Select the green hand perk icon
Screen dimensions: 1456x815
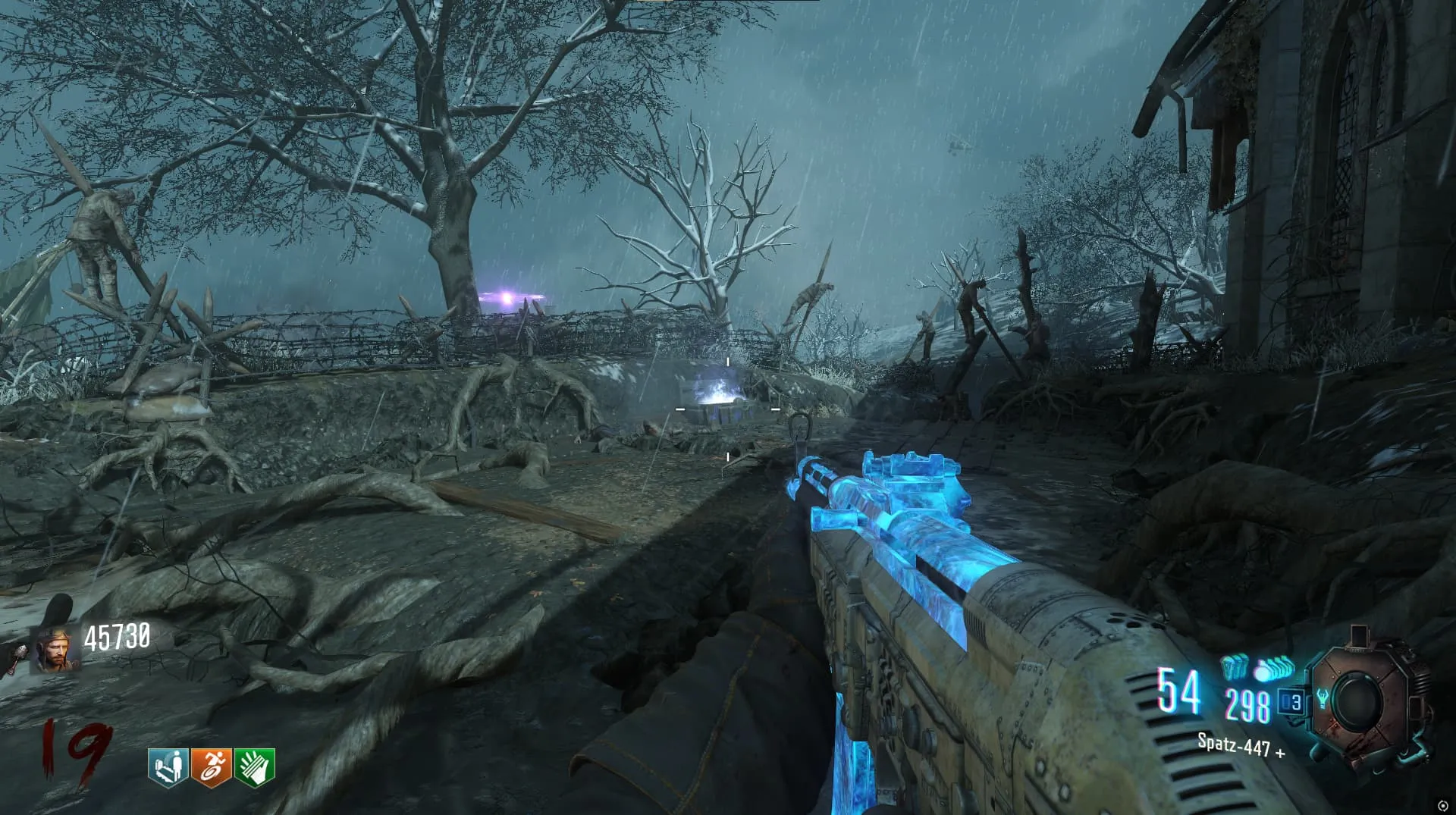coord(254,767)
